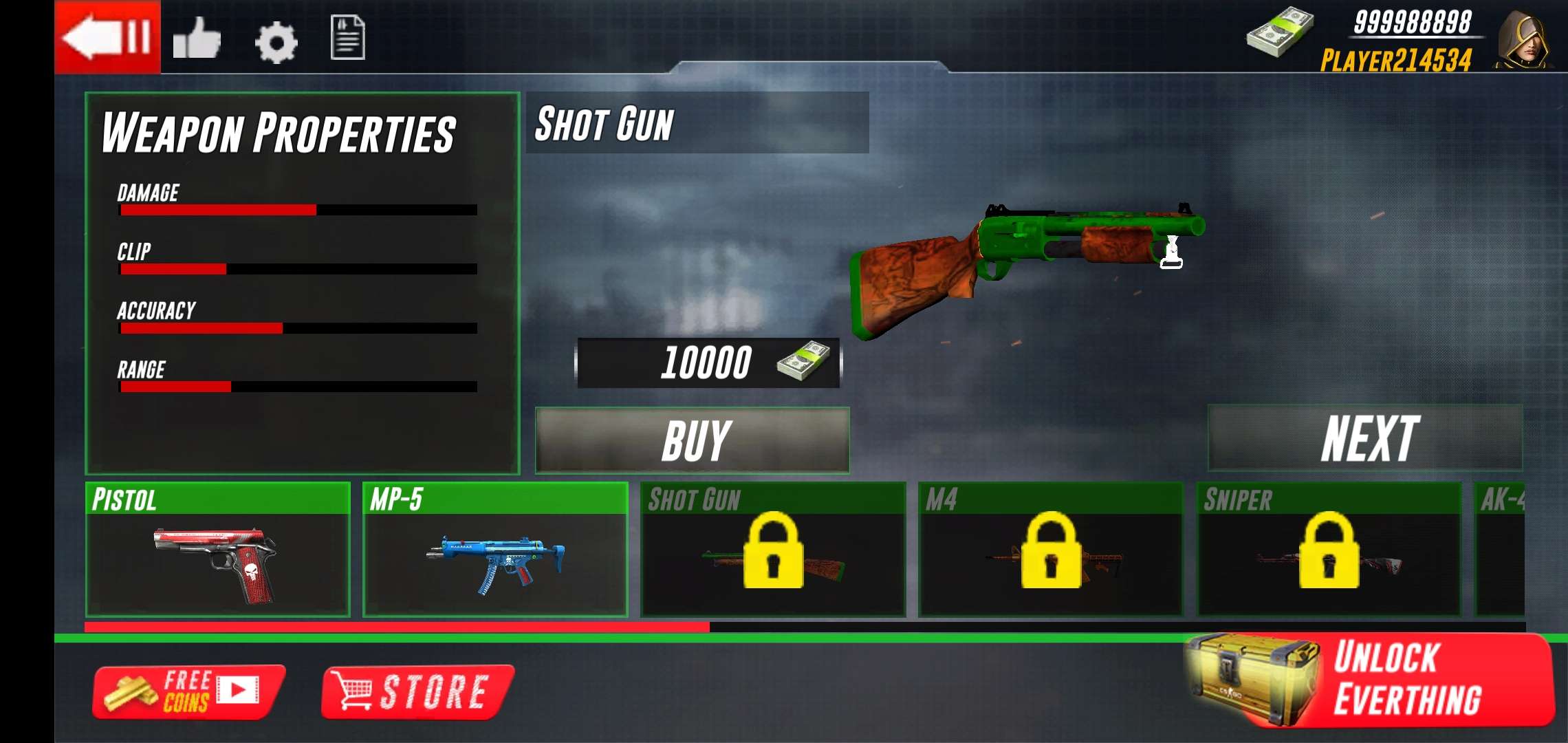Image resolution: width=1568 pixels, height=743 pixels.
Task: Go back using the red arrow button
Action: tap(107, 36)
